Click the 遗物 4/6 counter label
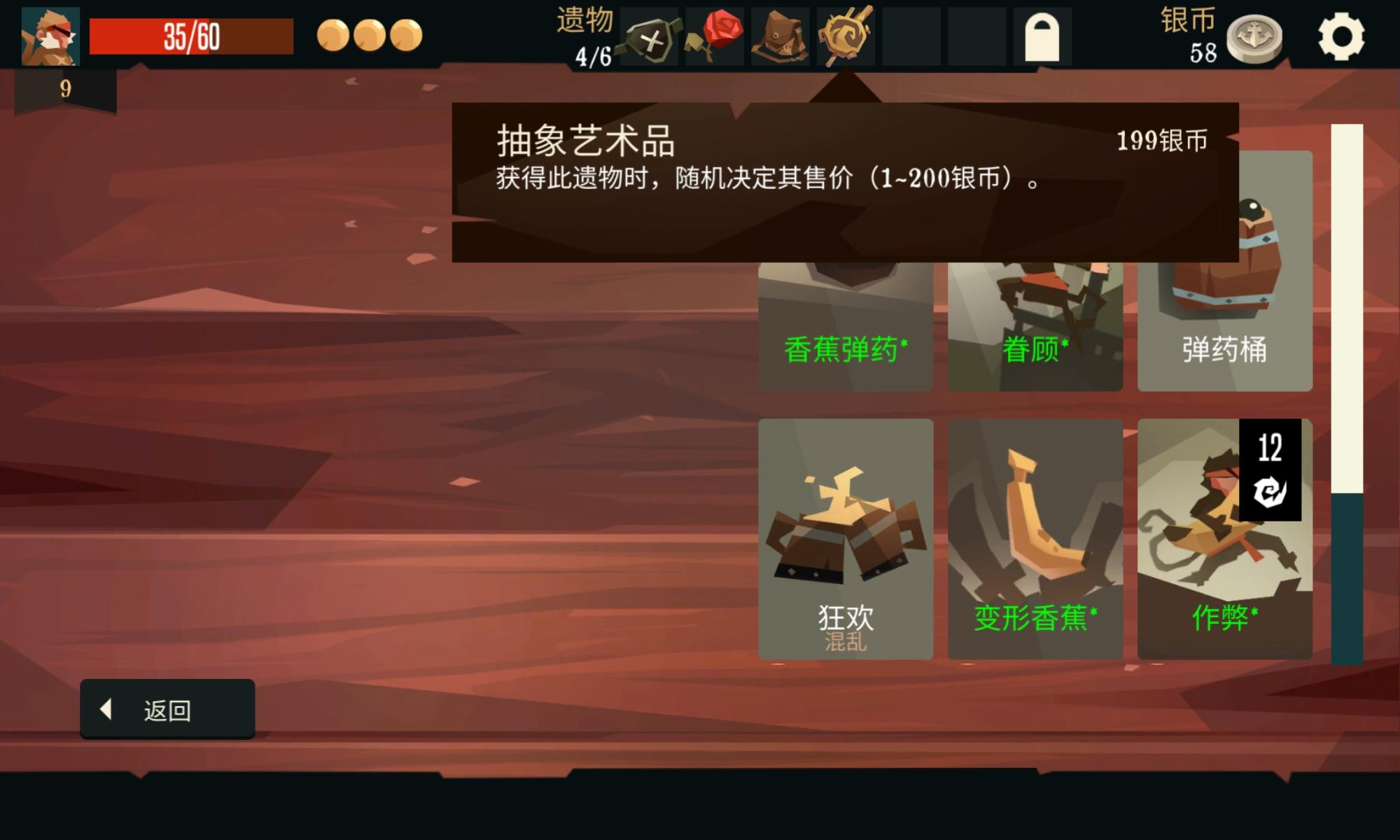Image resolution: width=1400 pixels, height=840 pixels. [x=587, y=35]
